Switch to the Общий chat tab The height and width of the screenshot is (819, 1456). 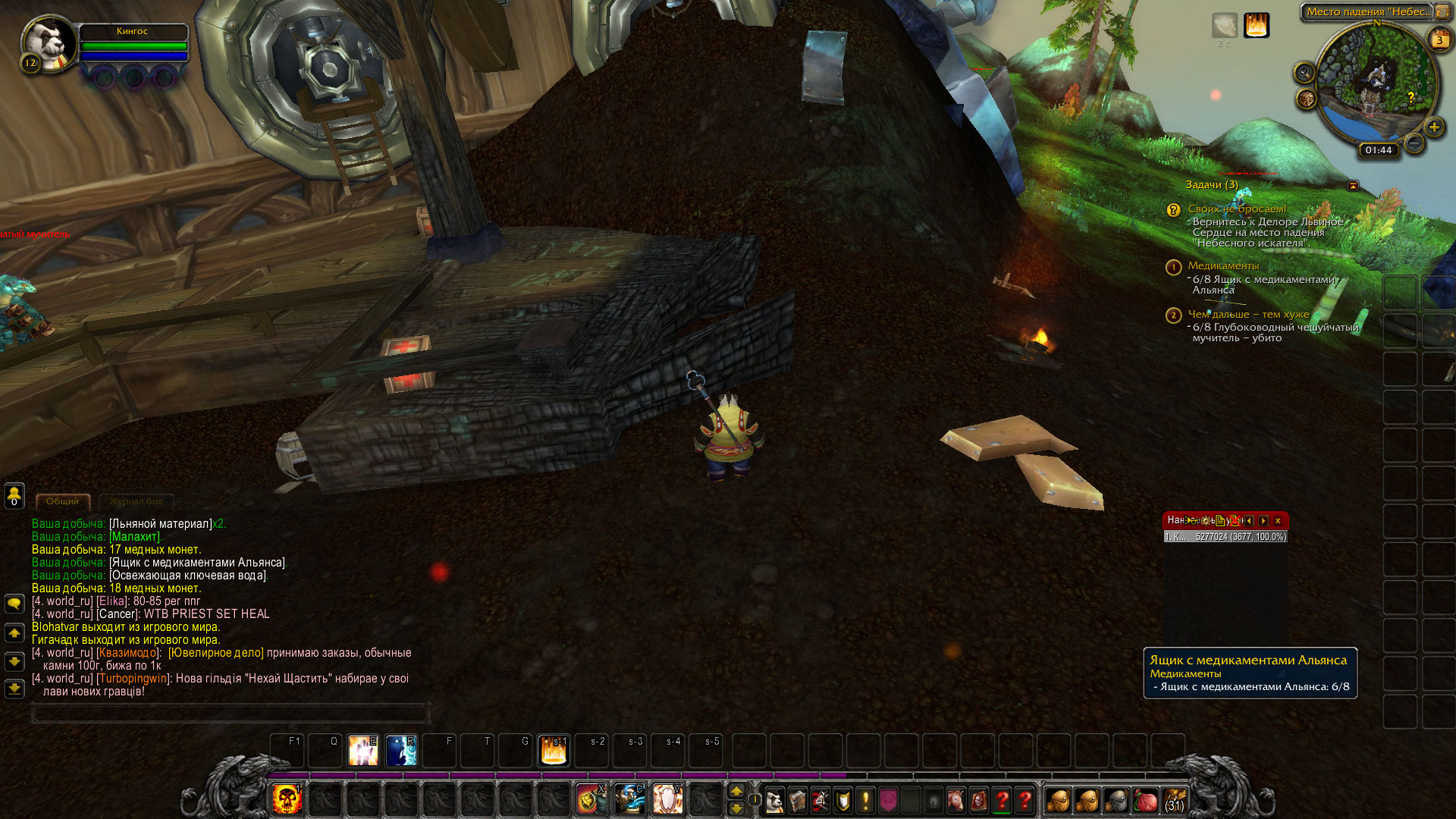pyautogui.click(x=62, y=501)
